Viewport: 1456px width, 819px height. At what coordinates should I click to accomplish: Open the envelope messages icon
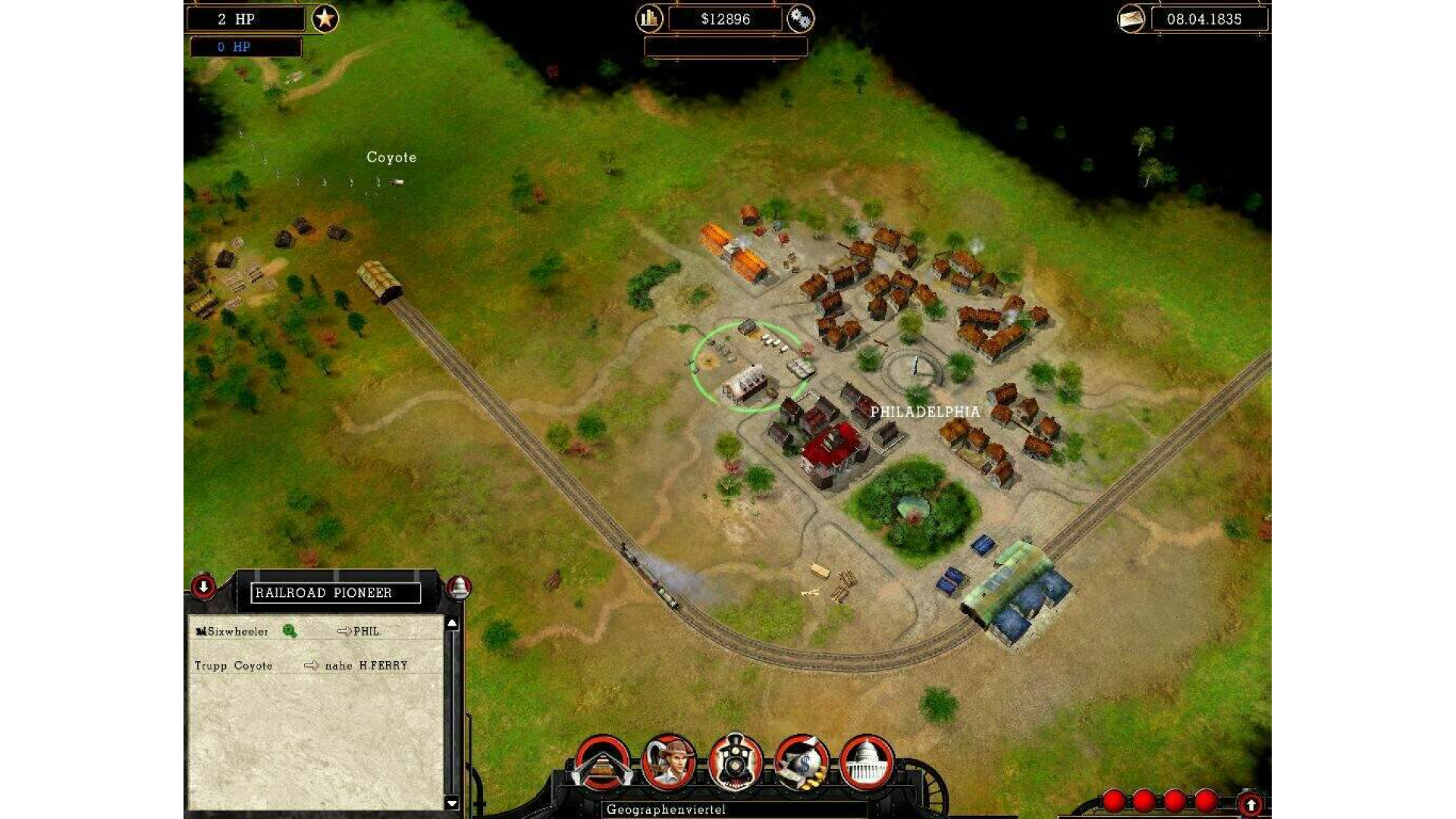(x=1131, y=18)
